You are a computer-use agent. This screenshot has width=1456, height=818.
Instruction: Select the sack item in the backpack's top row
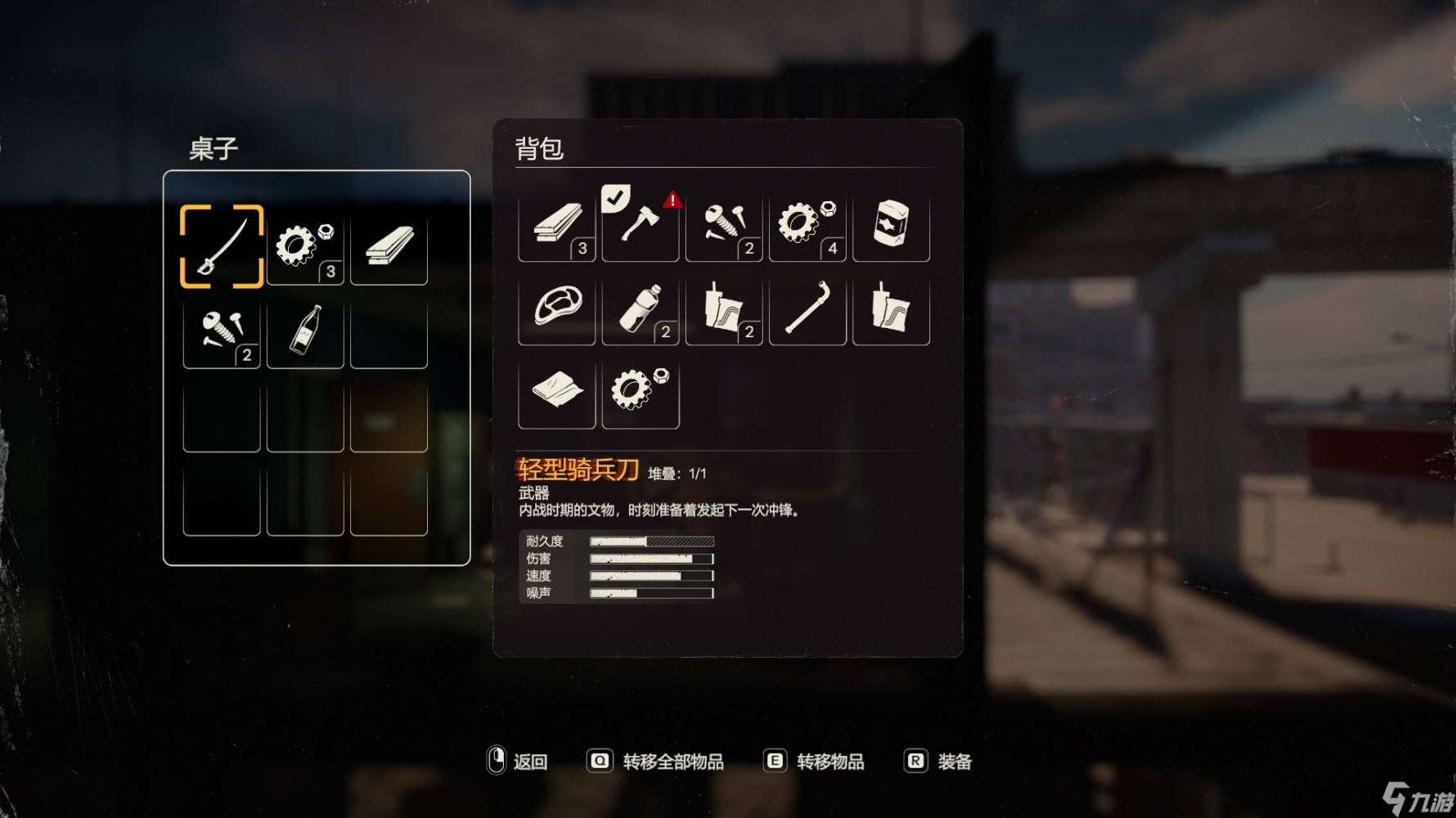pos(891,223)
